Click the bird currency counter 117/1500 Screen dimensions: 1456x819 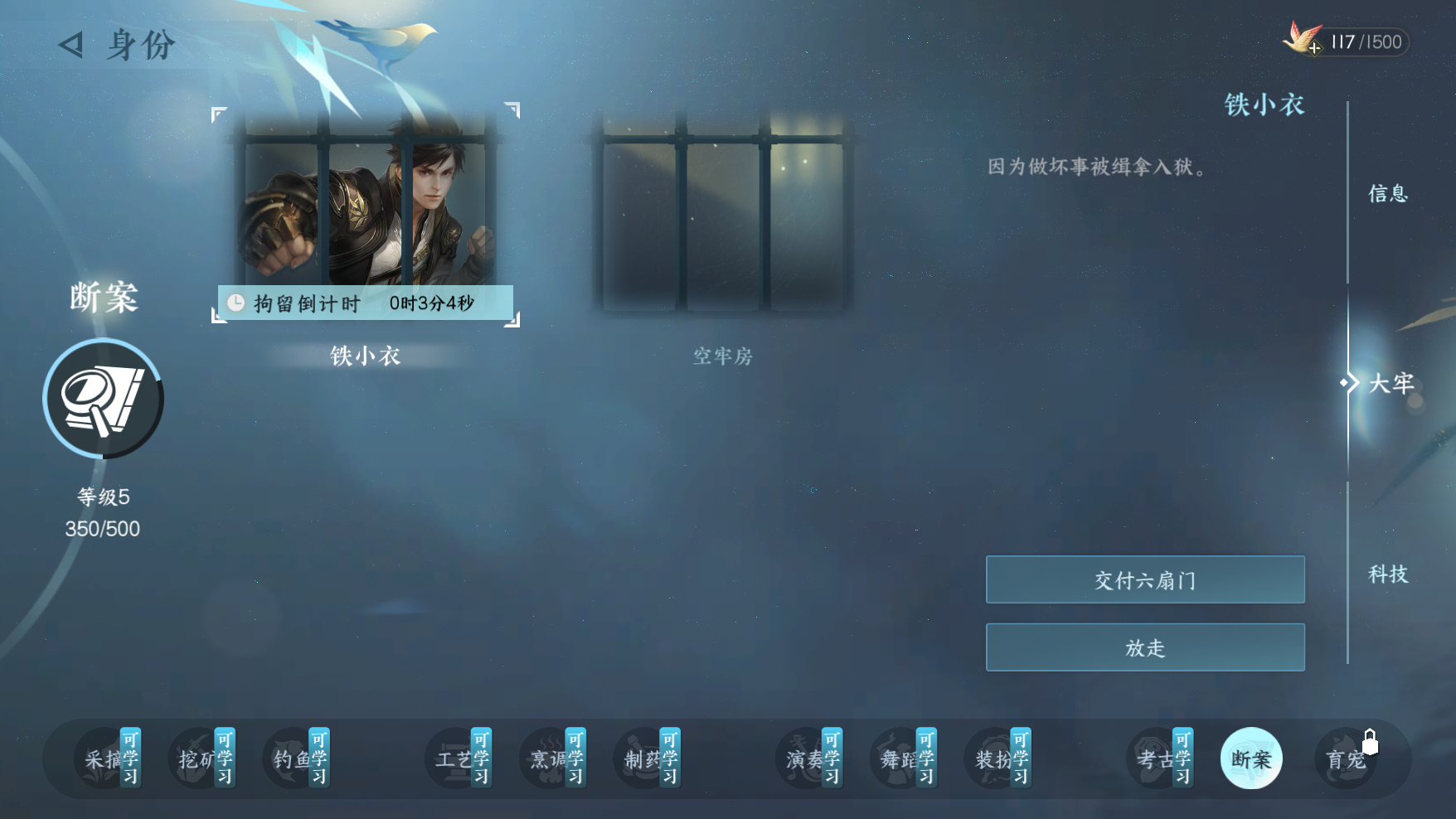click(1357, 42)
